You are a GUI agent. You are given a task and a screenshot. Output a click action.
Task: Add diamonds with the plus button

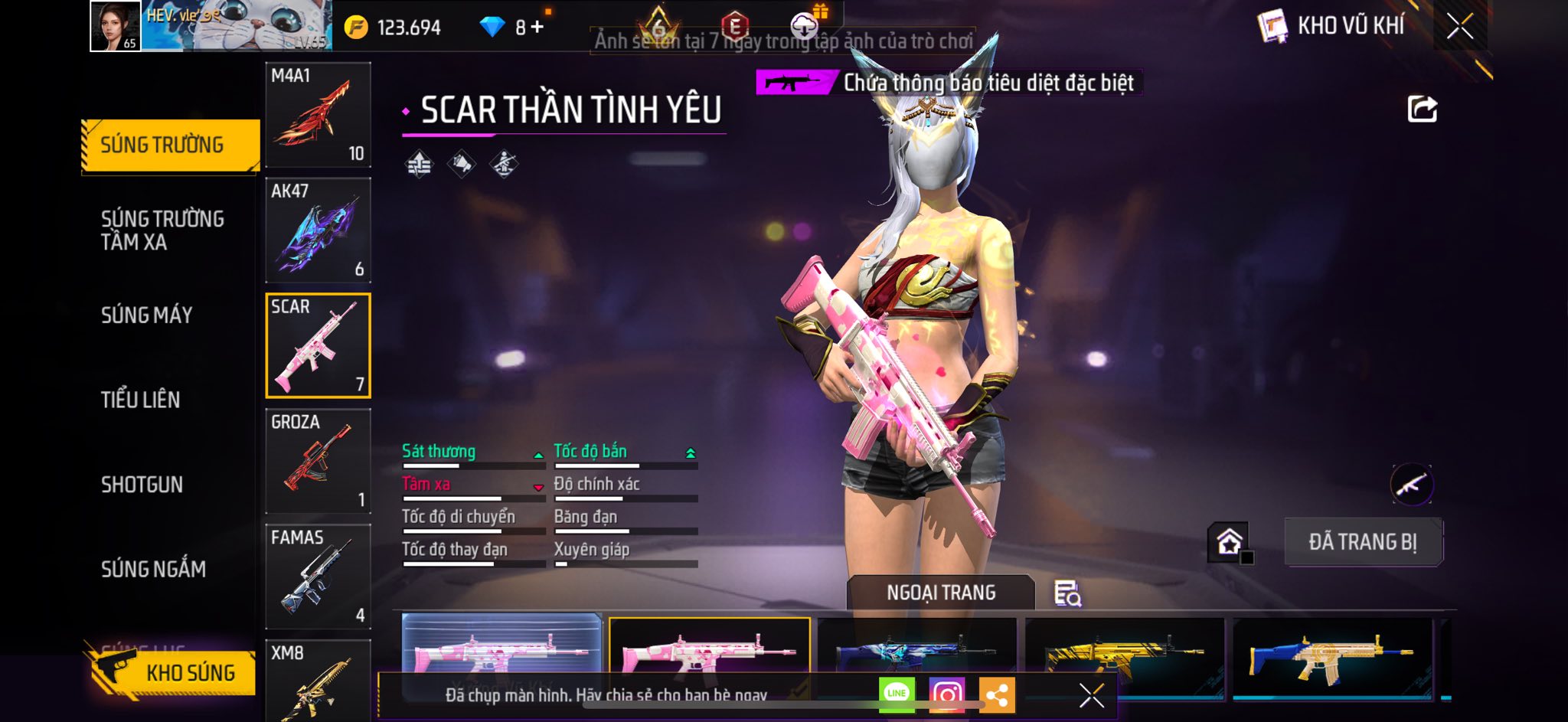(537, 28)
